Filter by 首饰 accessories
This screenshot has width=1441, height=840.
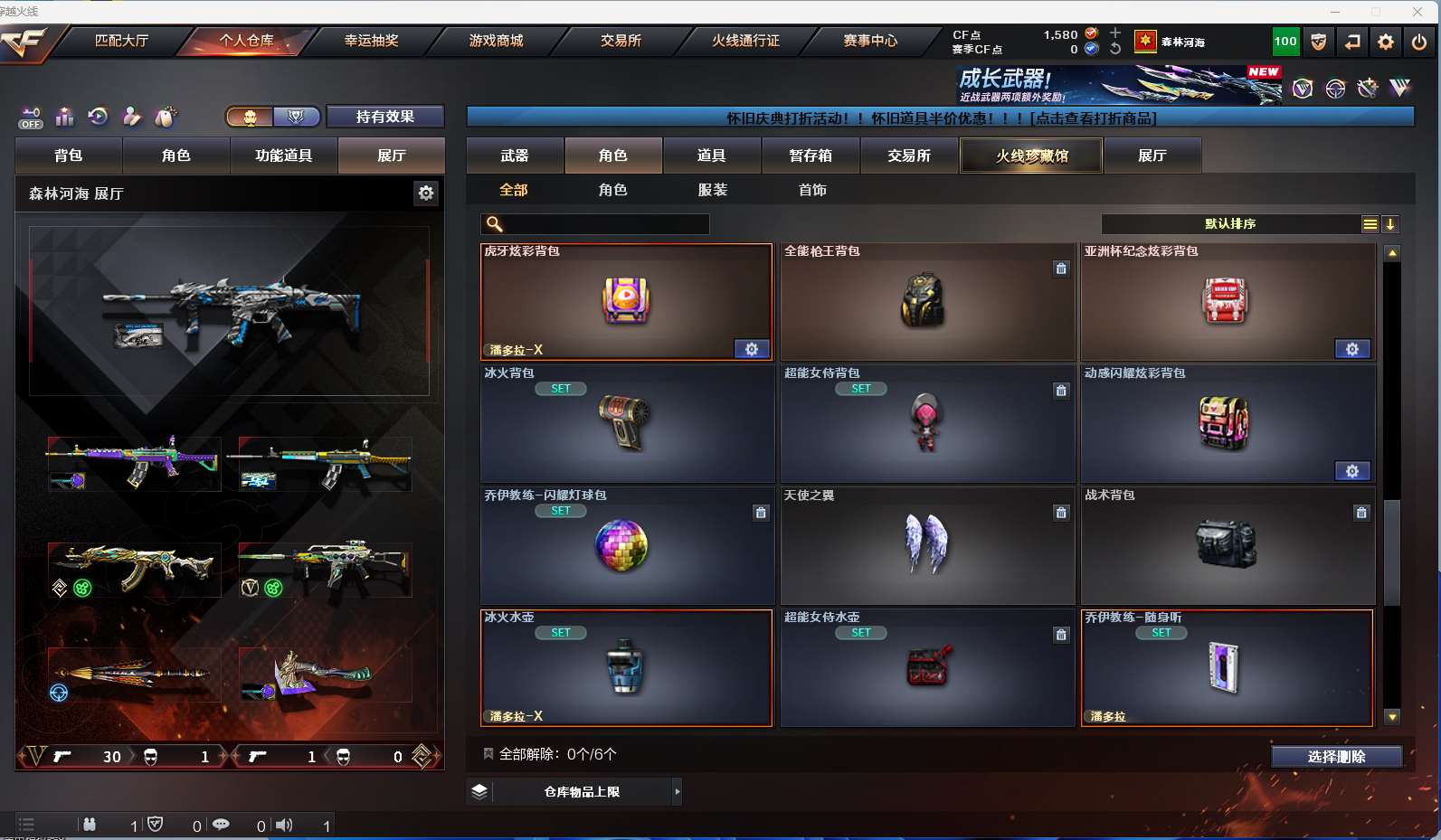coord(812,190)
